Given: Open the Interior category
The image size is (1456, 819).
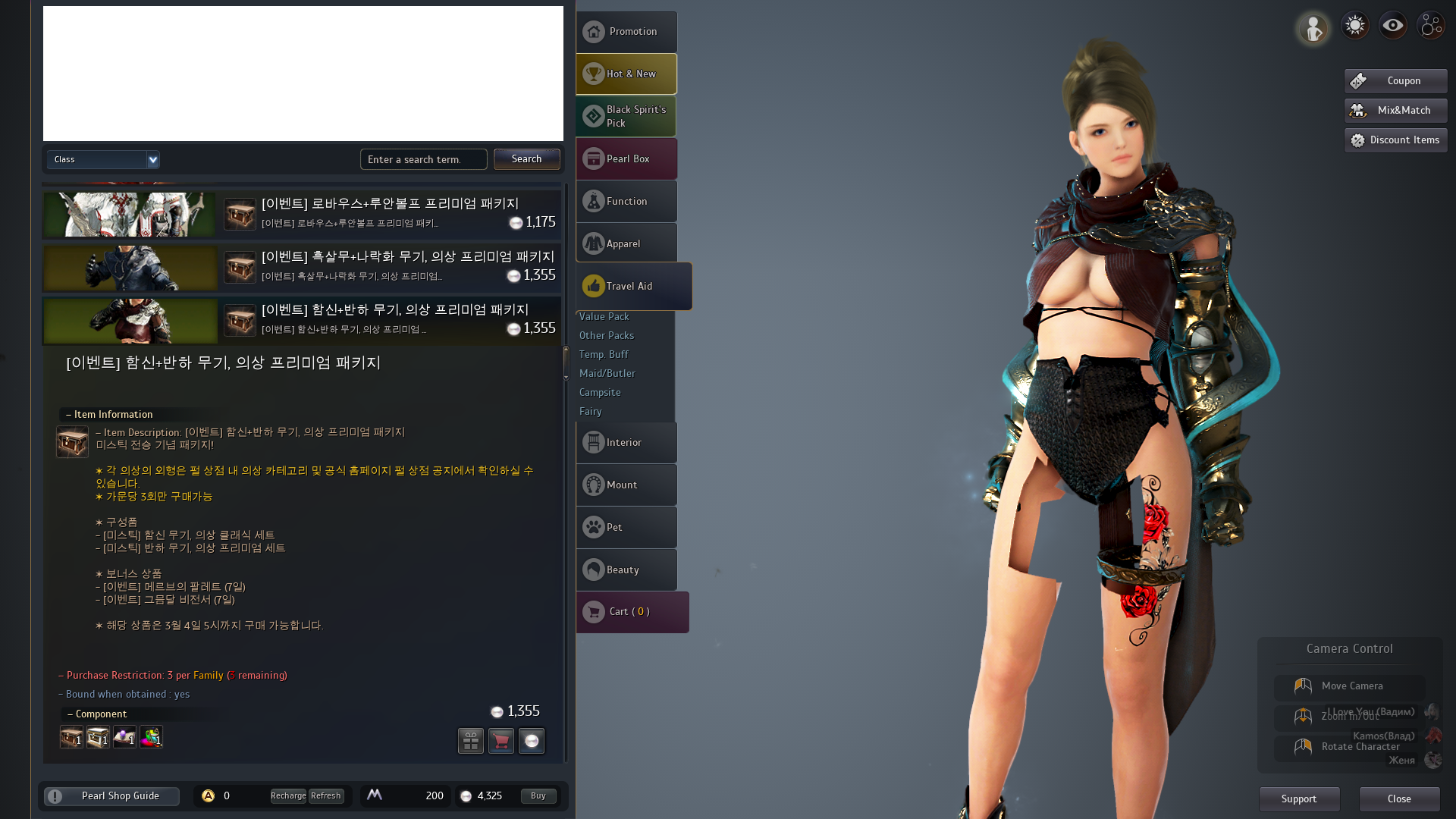Looking at the screenshot, I should (626, 442).
